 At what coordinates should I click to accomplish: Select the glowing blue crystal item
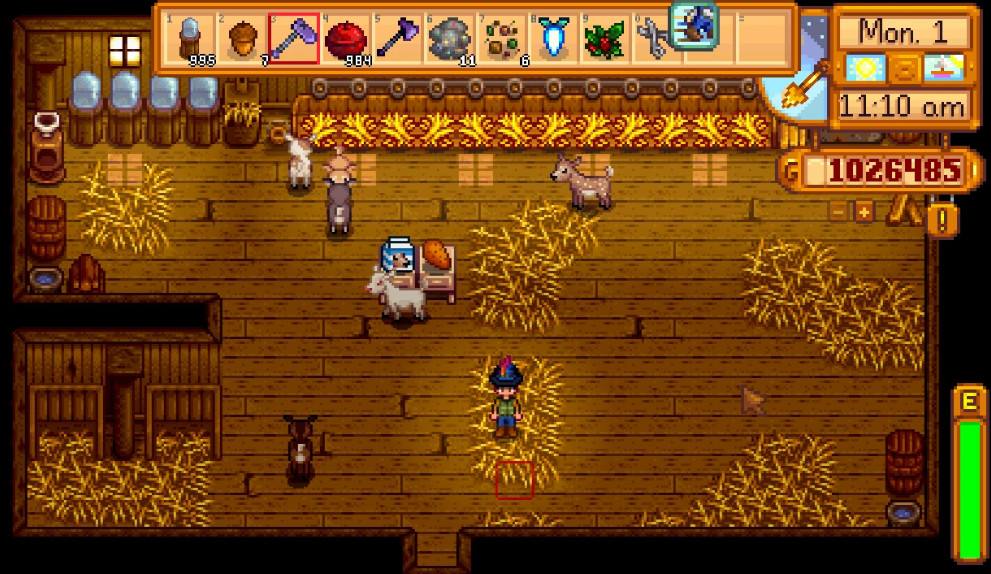point(552,38)
